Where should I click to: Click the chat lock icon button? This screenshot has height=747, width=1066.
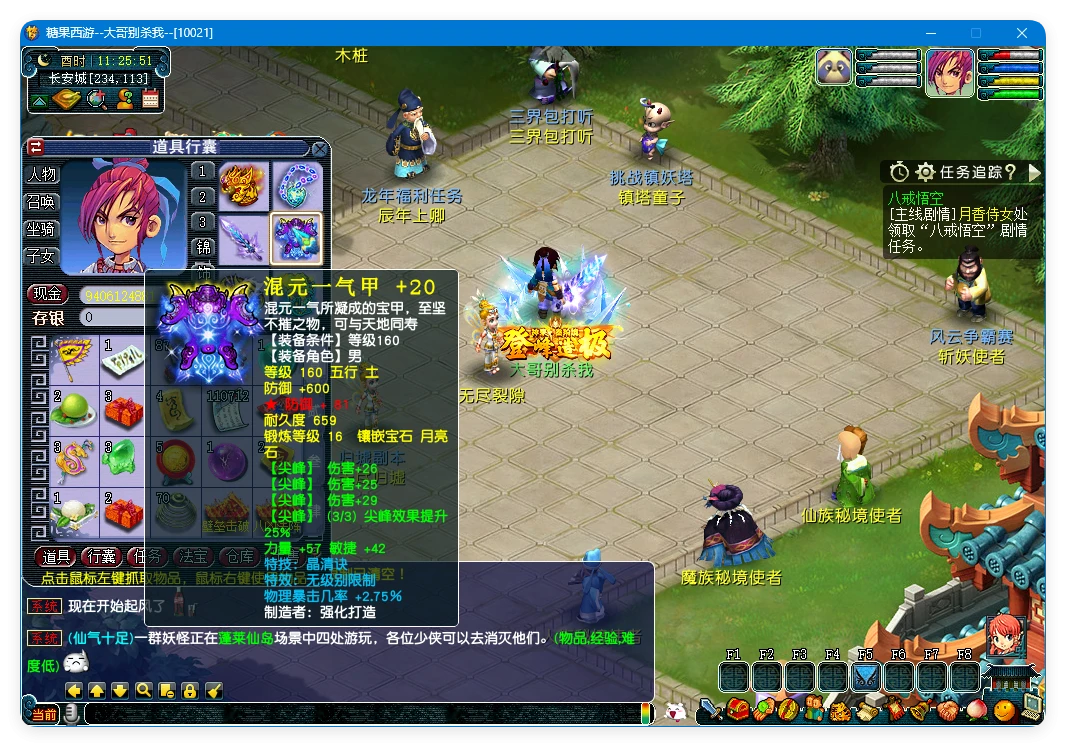[190, 690]
